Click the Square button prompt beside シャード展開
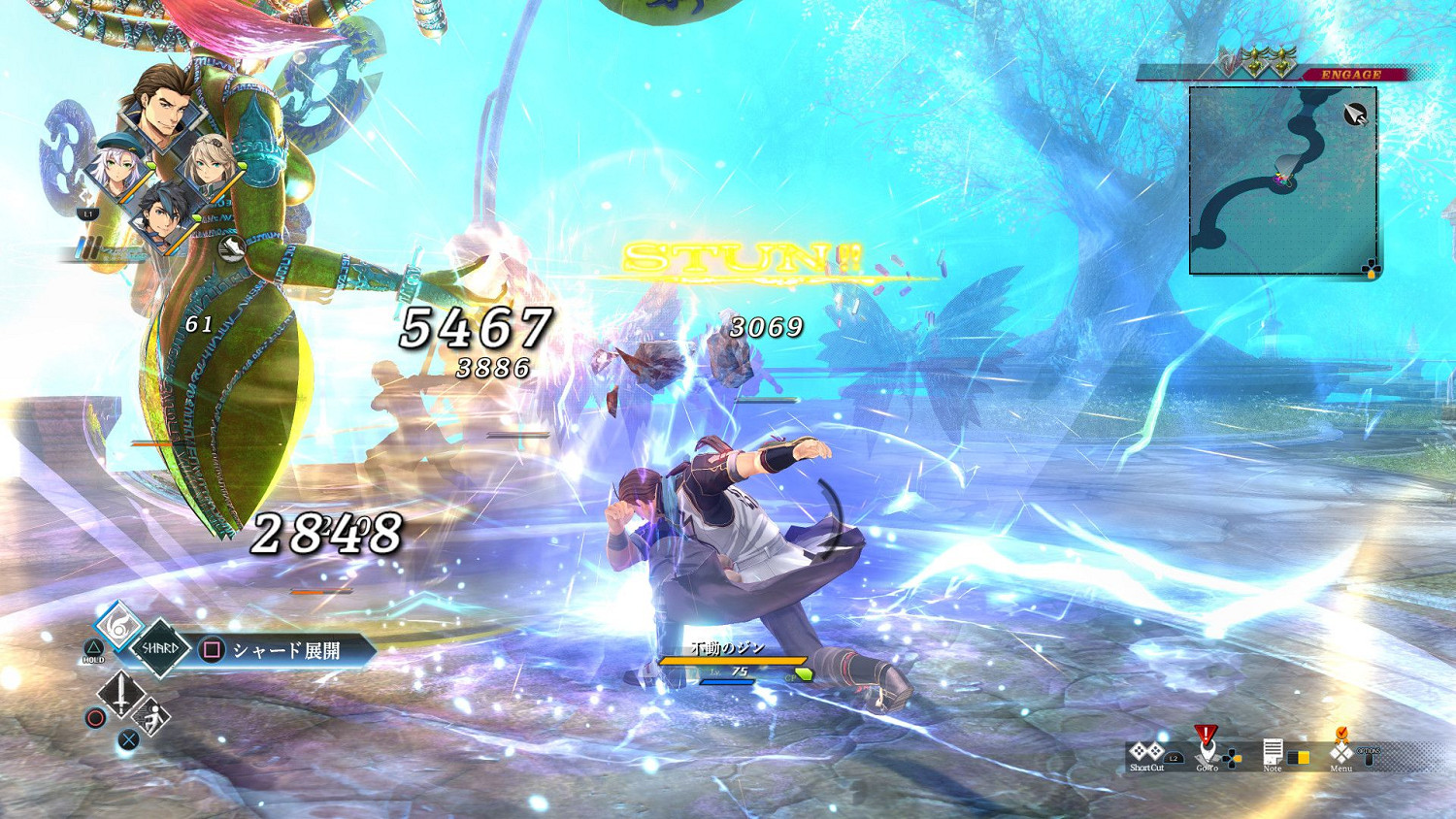Image resolution: width=1456 pixels, height=819 pixels. [211, 650]
